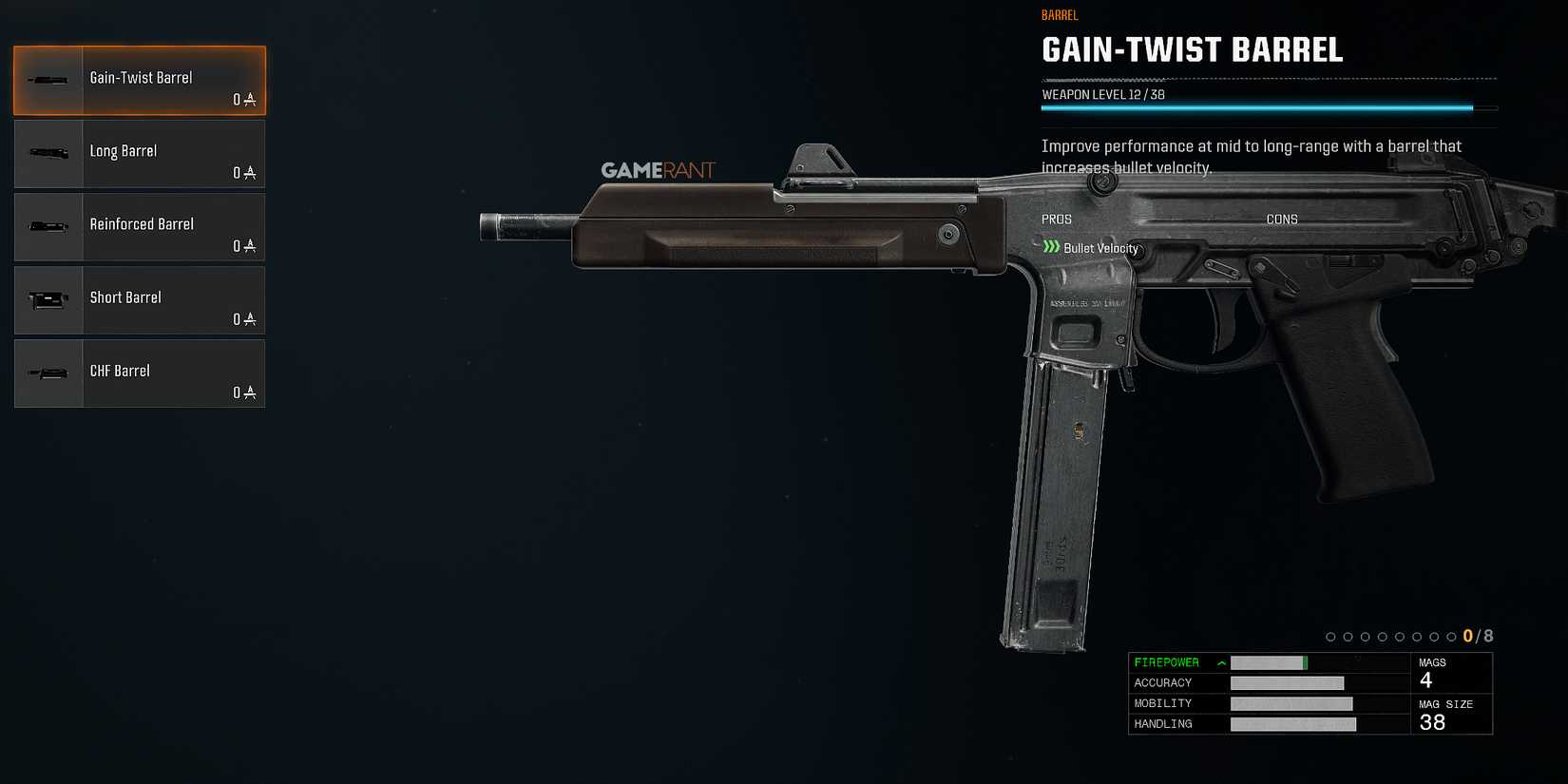
Task: Toggle the first attachment slot circle
Action: (x=1329, y=636)
